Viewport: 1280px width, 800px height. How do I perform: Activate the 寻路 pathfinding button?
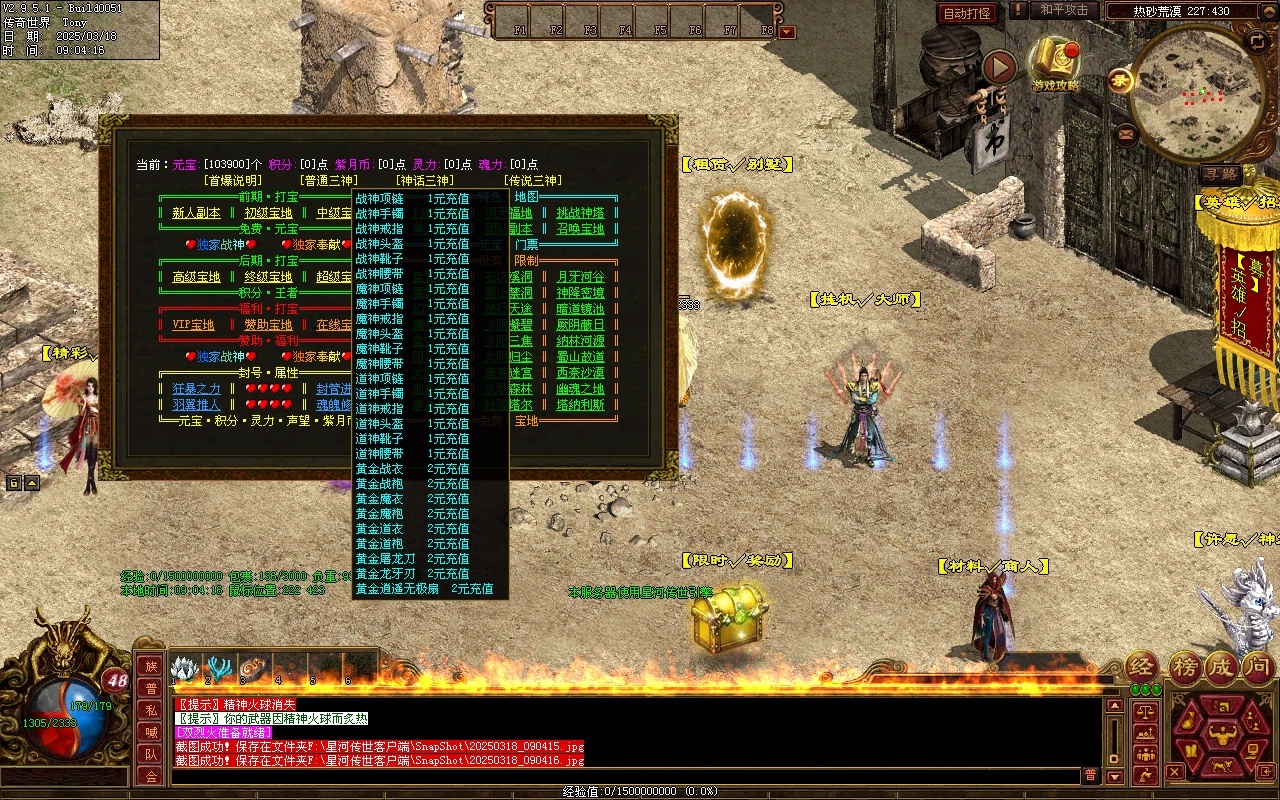(x=1220, y=174)
